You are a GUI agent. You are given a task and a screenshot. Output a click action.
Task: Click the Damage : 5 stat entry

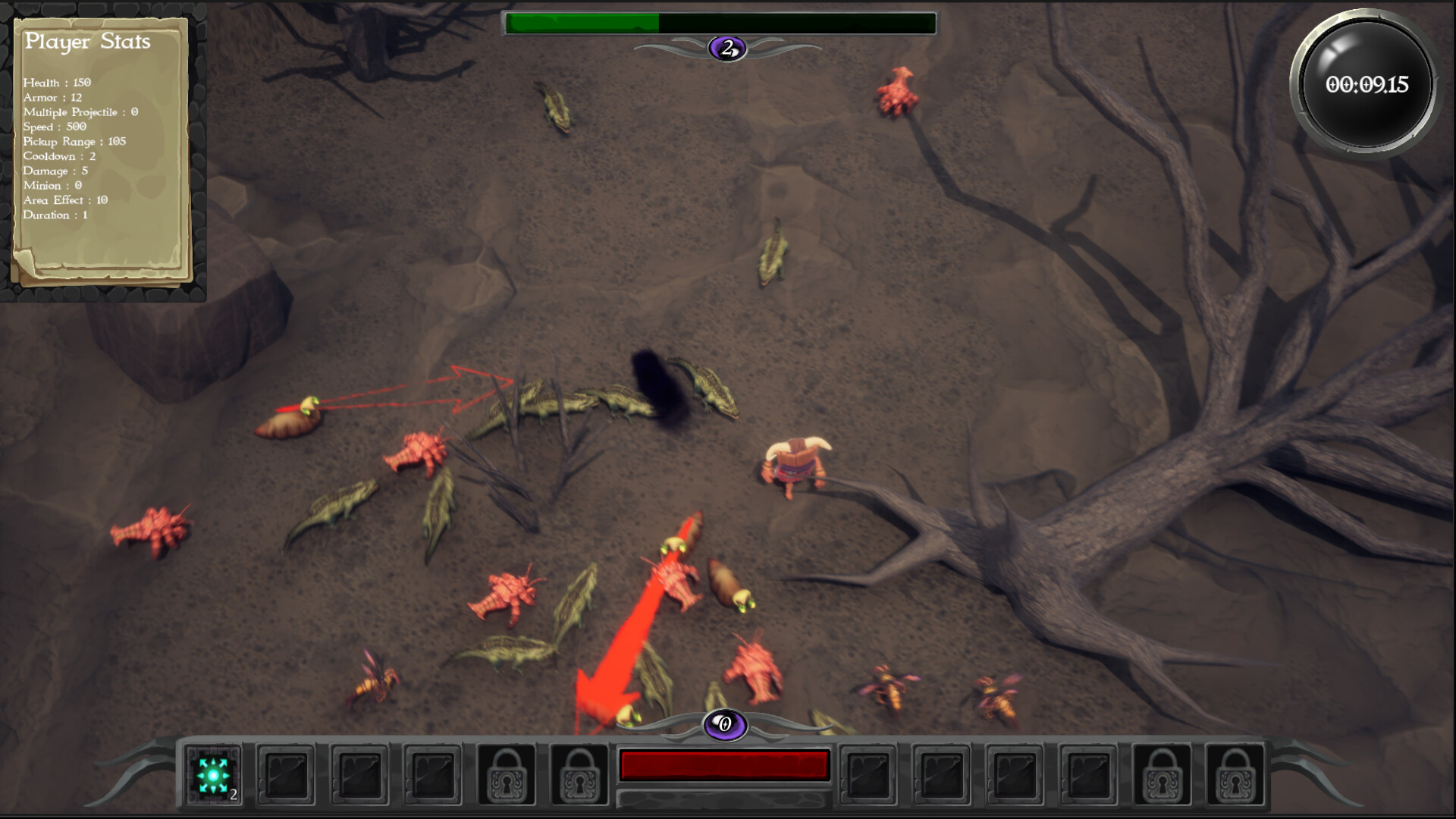coord(55,171)
